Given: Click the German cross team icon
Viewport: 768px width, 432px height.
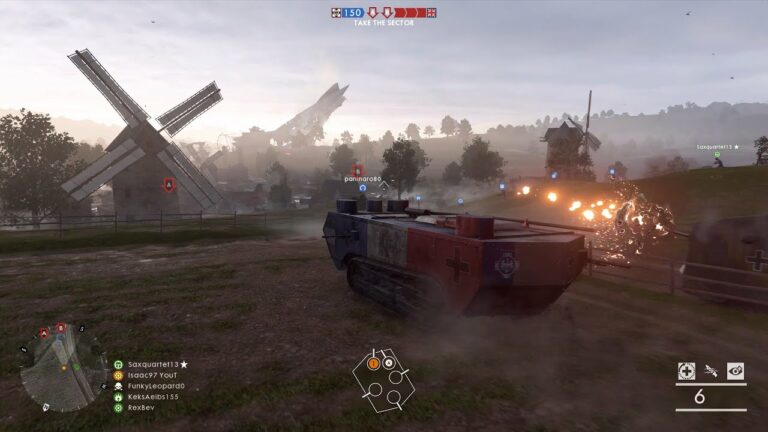Looking at the screenshot, I should [336, 13].
